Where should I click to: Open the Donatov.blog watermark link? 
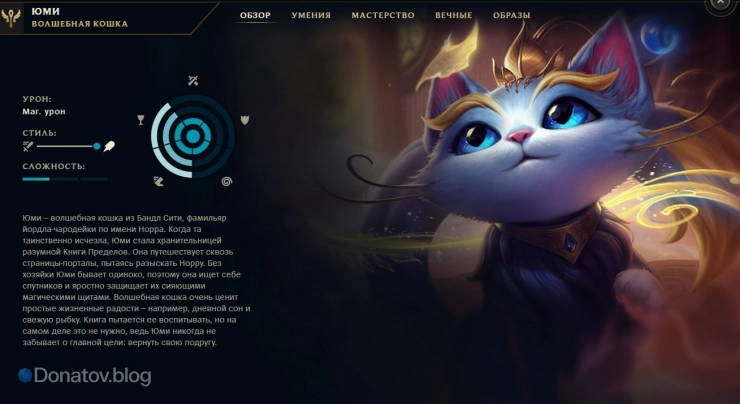[x=84, y=376]
